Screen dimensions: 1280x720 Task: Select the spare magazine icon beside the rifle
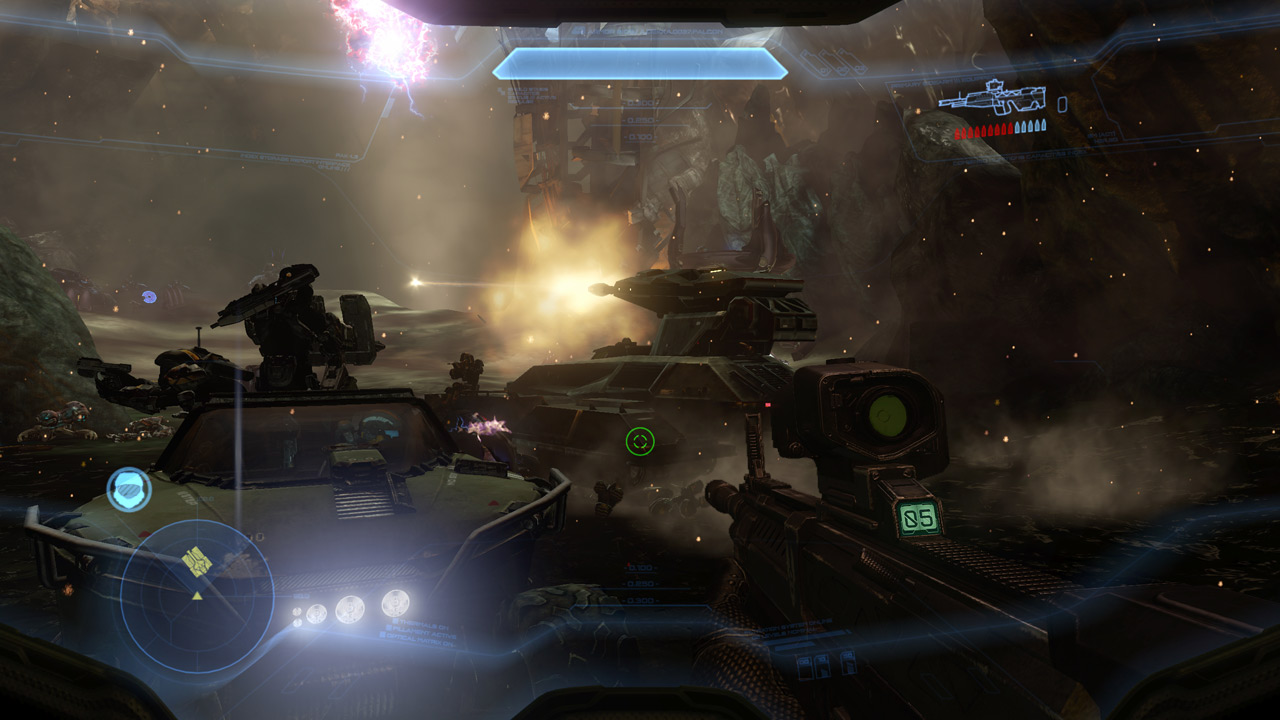(x=1061, y=106)
